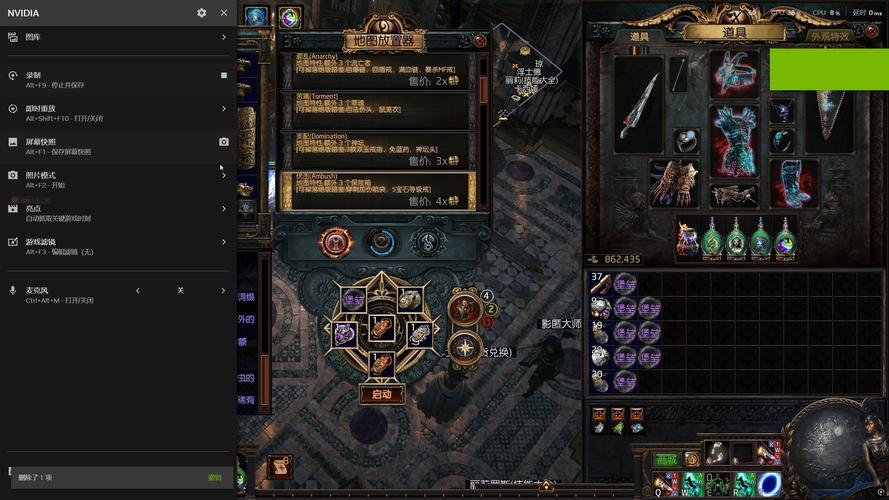Select the red circular emblem below the list

[x=335, y=242]
